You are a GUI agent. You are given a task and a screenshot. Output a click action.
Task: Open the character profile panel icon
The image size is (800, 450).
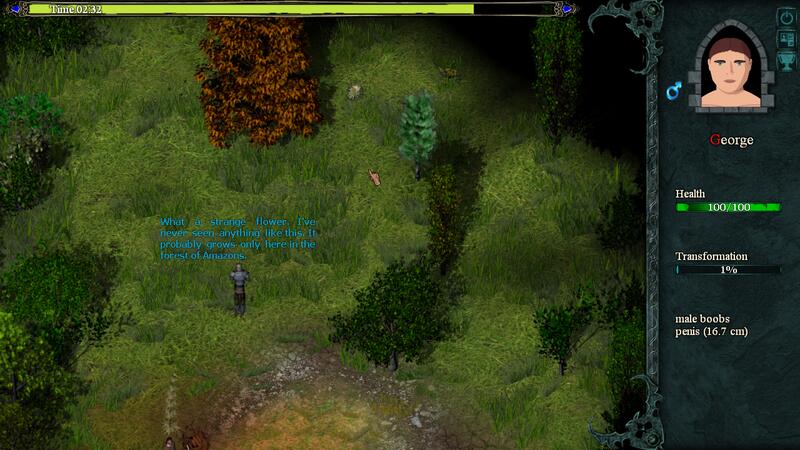[786, 39]
